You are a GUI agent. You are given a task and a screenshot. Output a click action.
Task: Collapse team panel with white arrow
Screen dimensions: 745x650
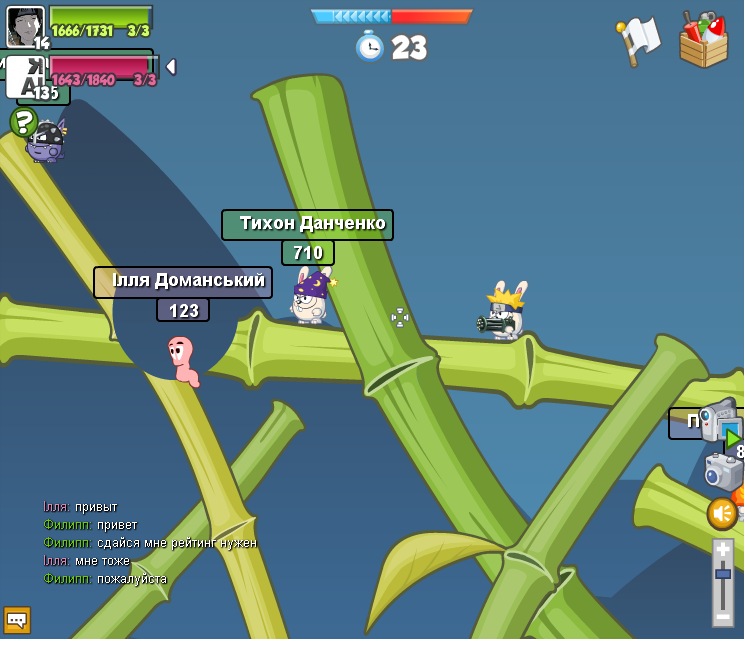[x=171, y=67]
